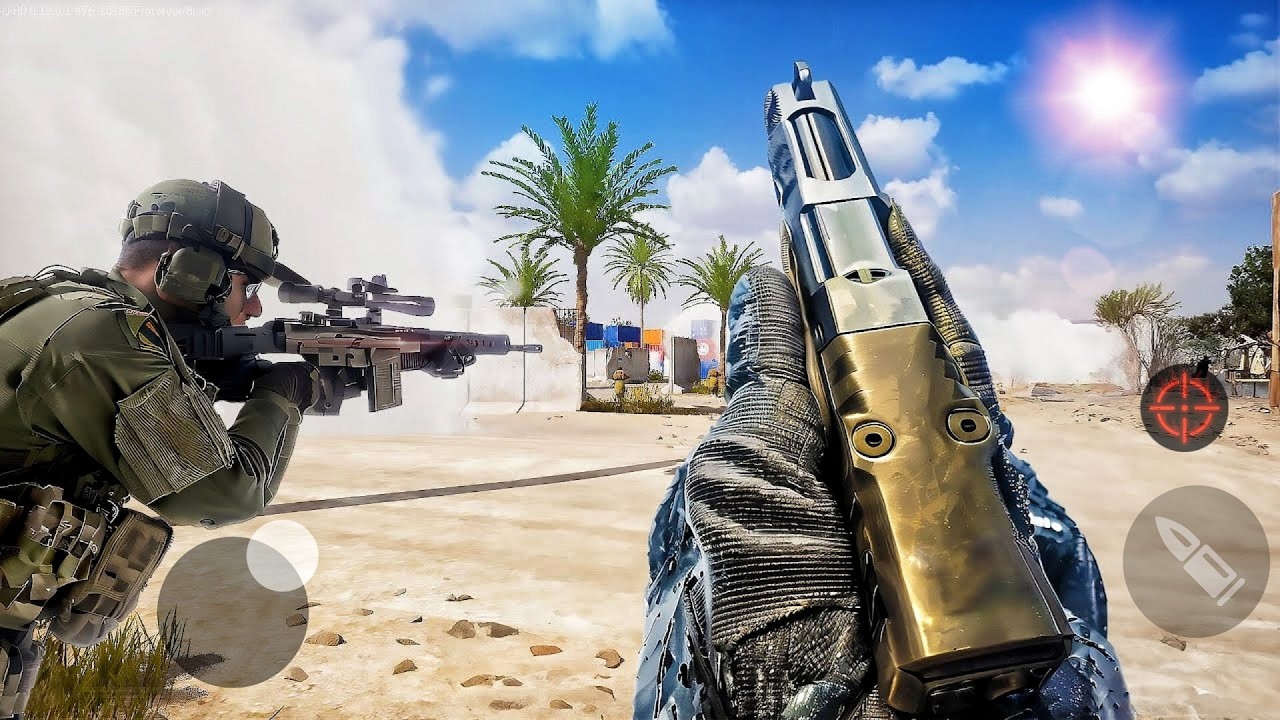Tap the left side of the movement pad

[170, 610]
